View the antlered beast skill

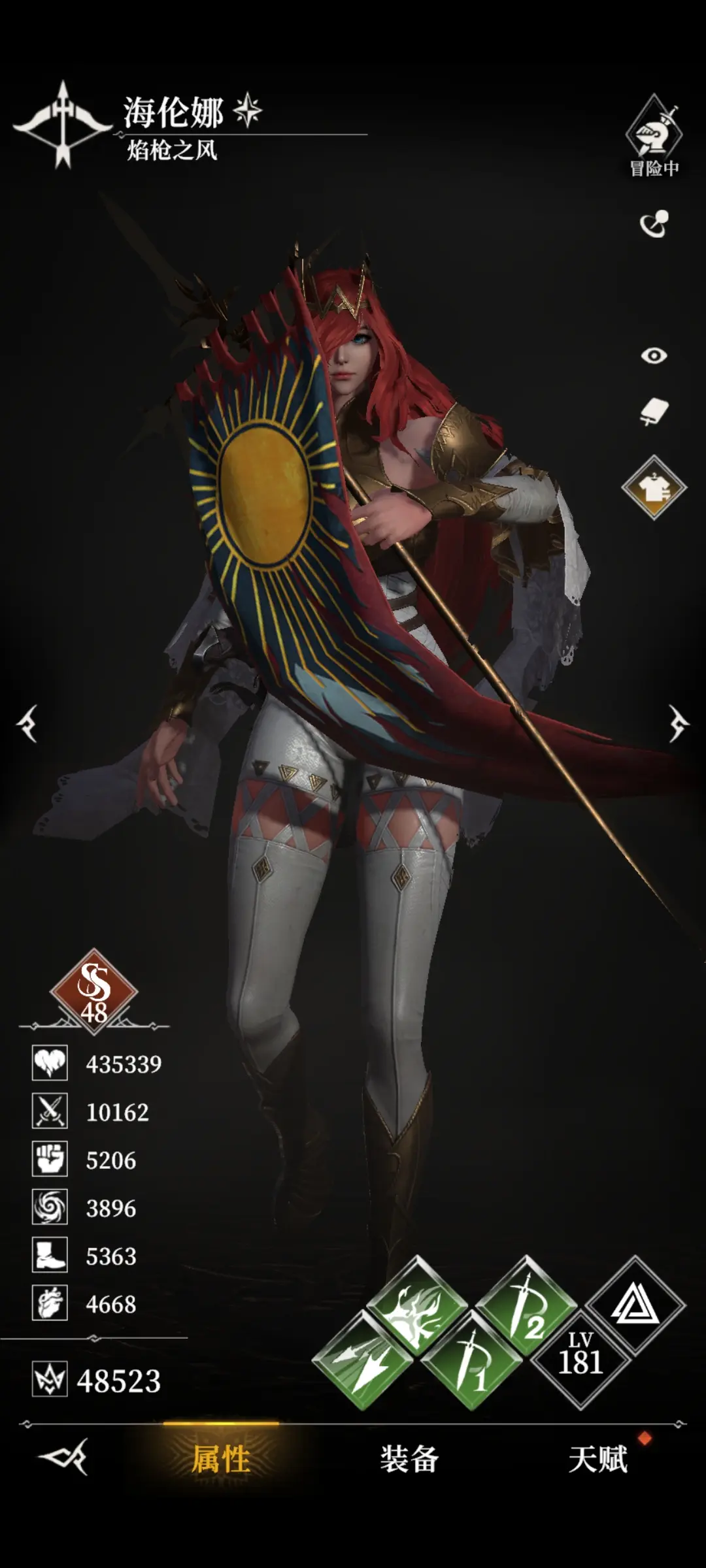point(416,1307)
